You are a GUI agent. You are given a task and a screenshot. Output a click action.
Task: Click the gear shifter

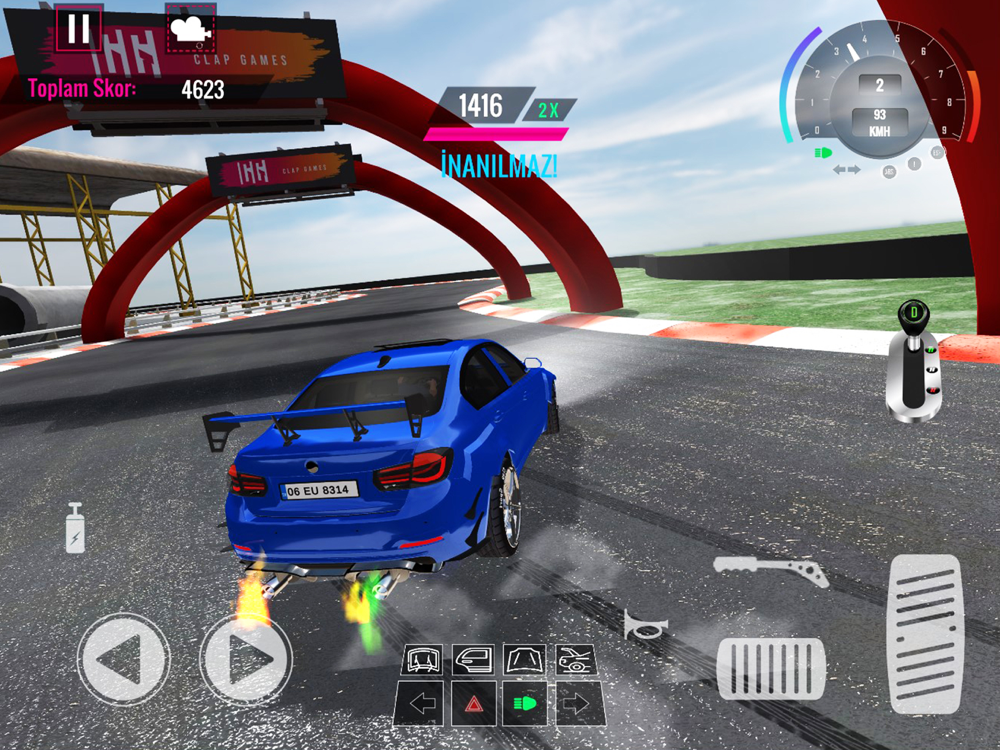coord(912,365)
